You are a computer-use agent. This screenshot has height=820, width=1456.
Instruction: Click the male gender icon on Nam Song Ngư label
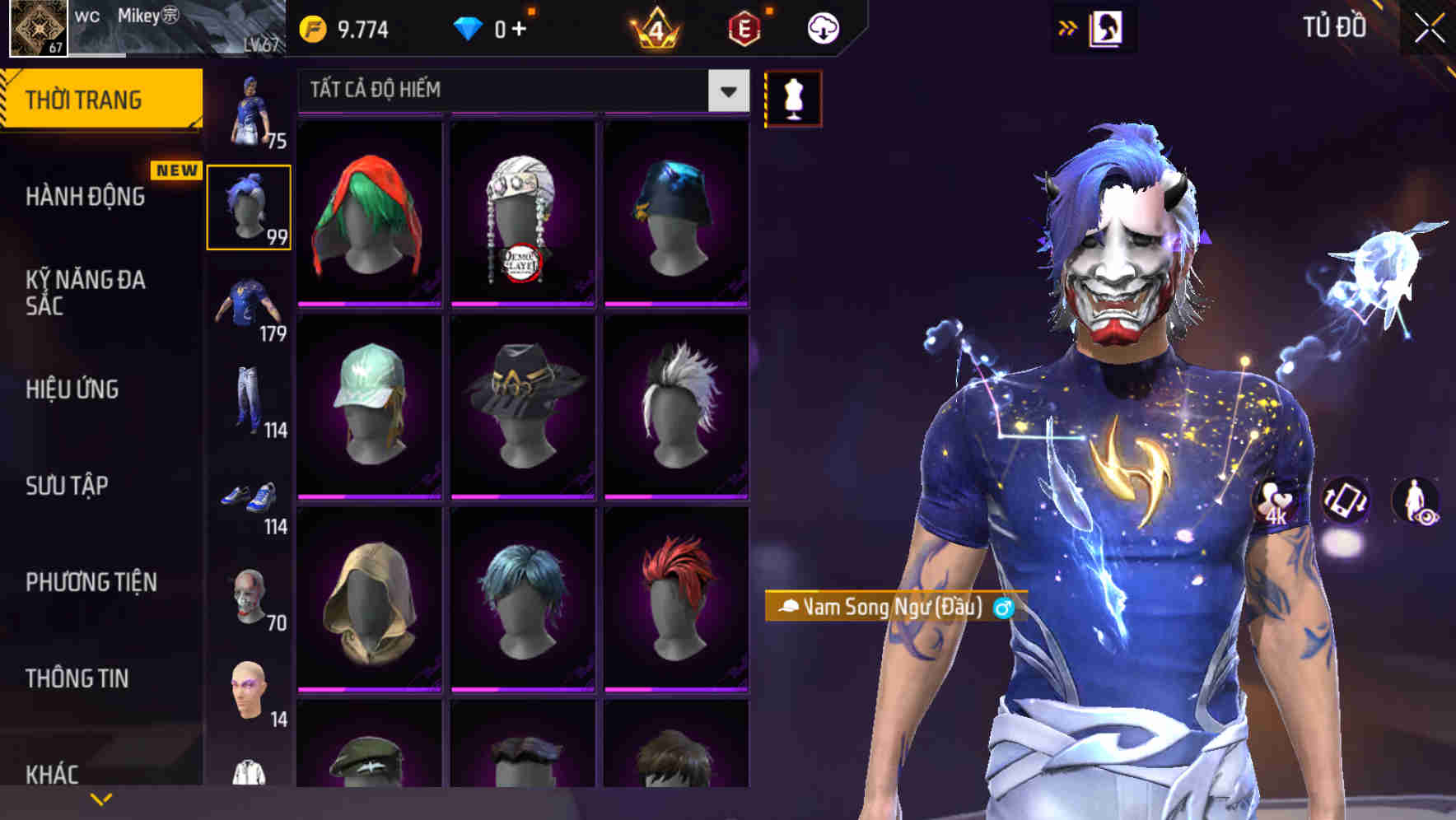click(1004, 609)
